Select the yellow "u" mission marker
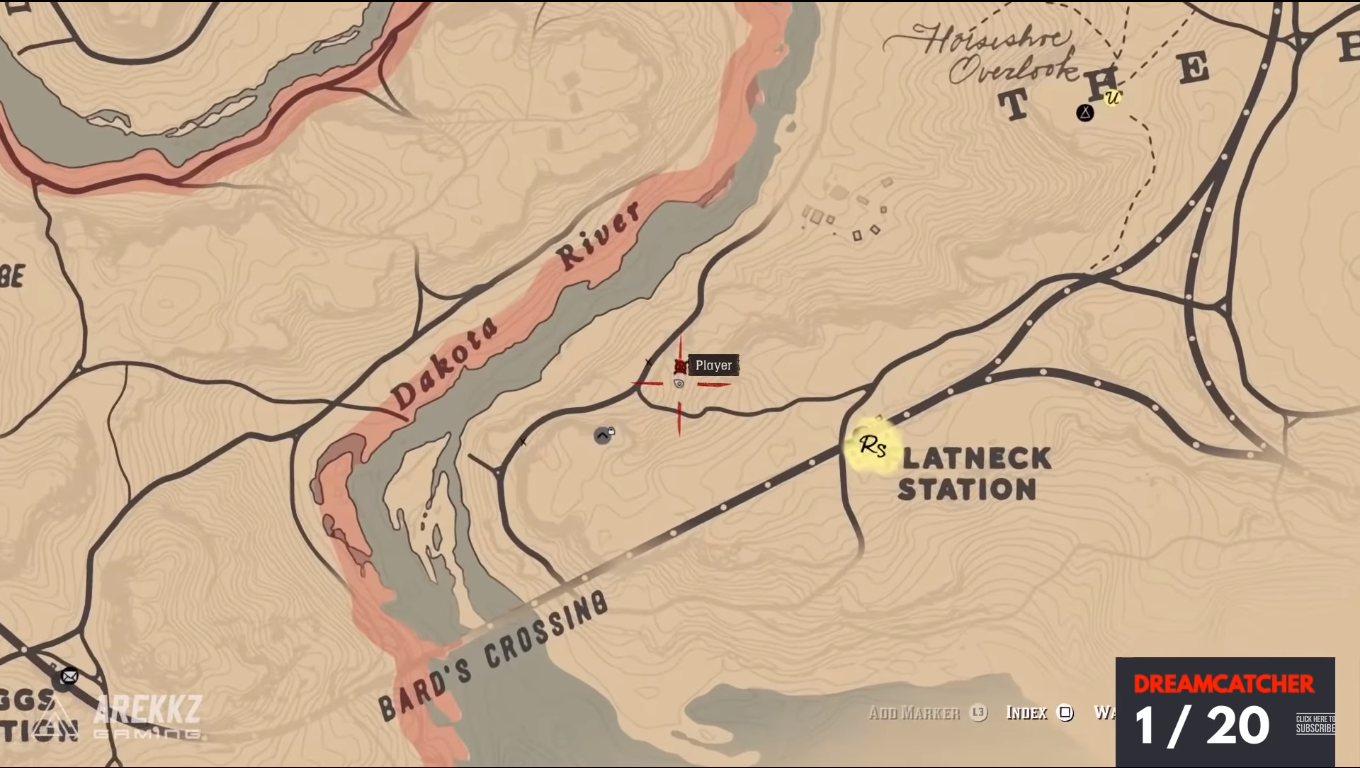Viewport: 1360px width, 768px height. [1113, 98]
